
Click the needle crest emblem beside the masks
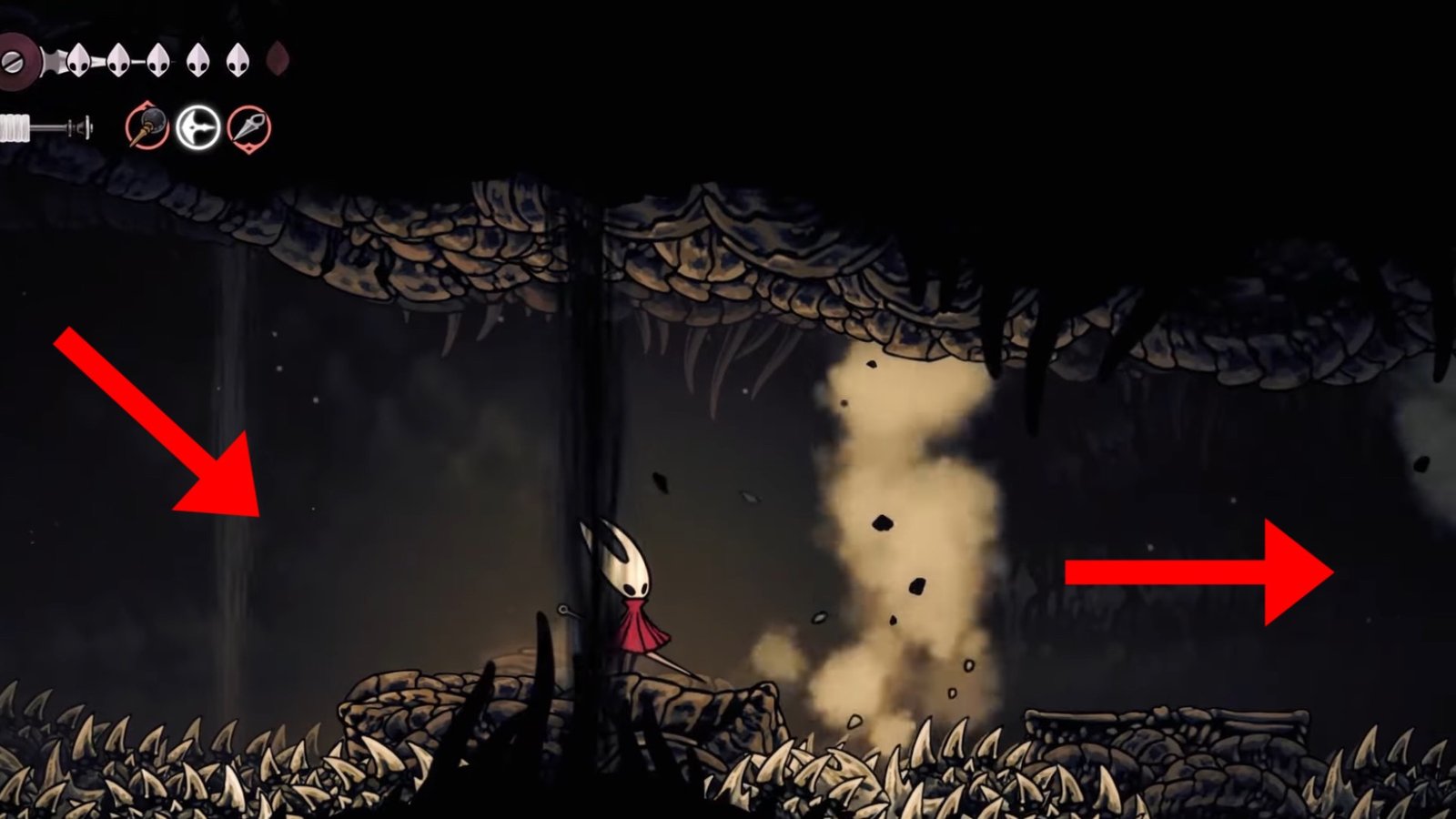16,60
